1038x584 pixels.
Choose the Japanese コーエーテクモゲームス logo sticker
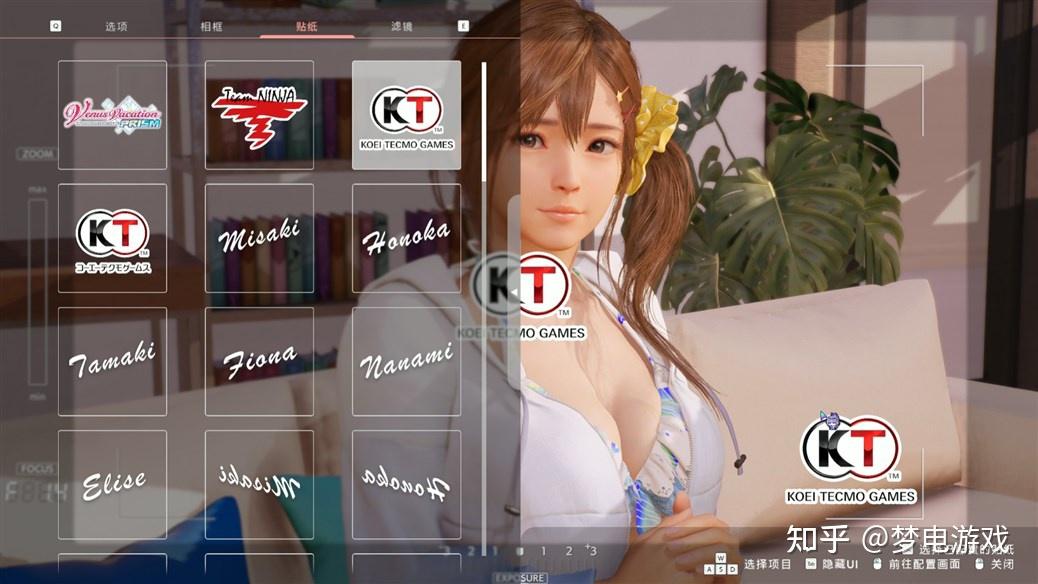(x=112, y=238)
